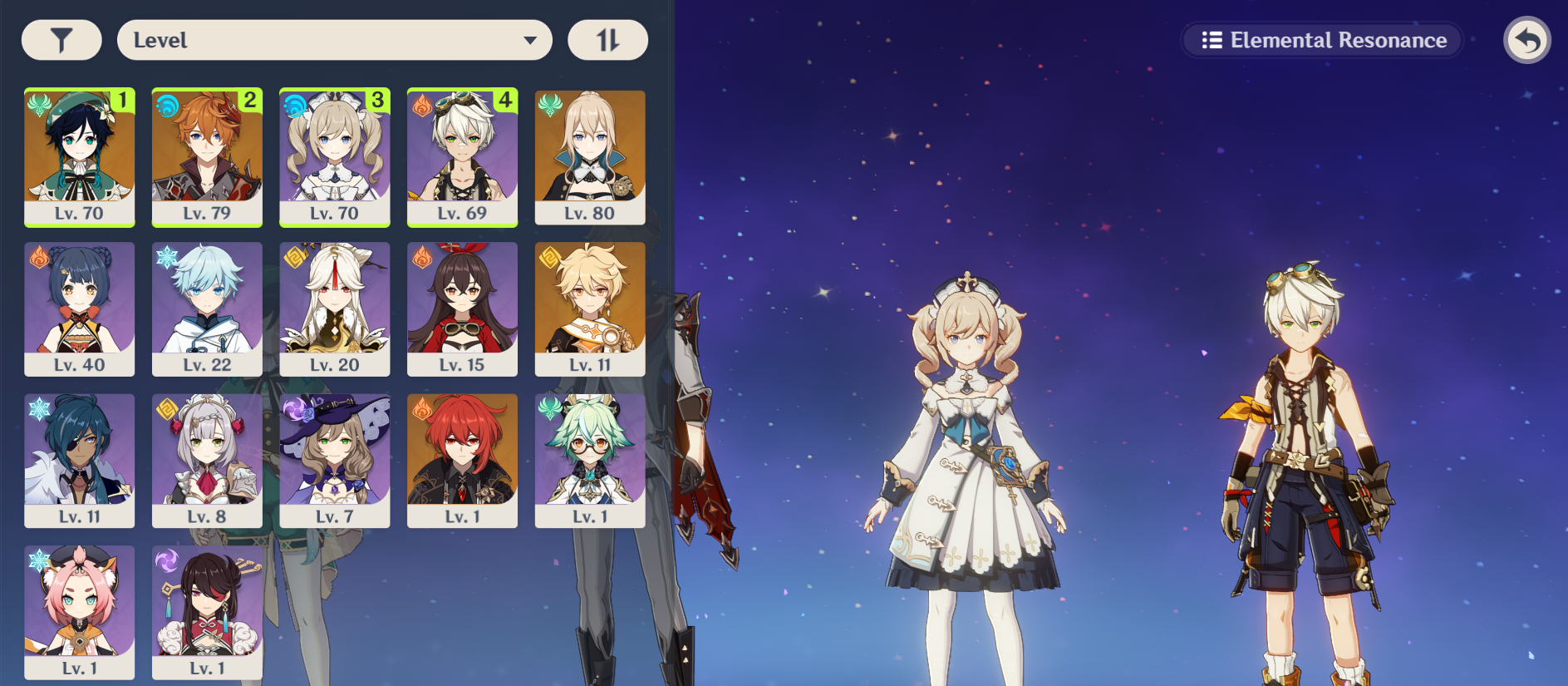Screen dimensions: 1568x686
Task: Select Noelle's Lv. 8 portrait
Action: tap(207, 460)
